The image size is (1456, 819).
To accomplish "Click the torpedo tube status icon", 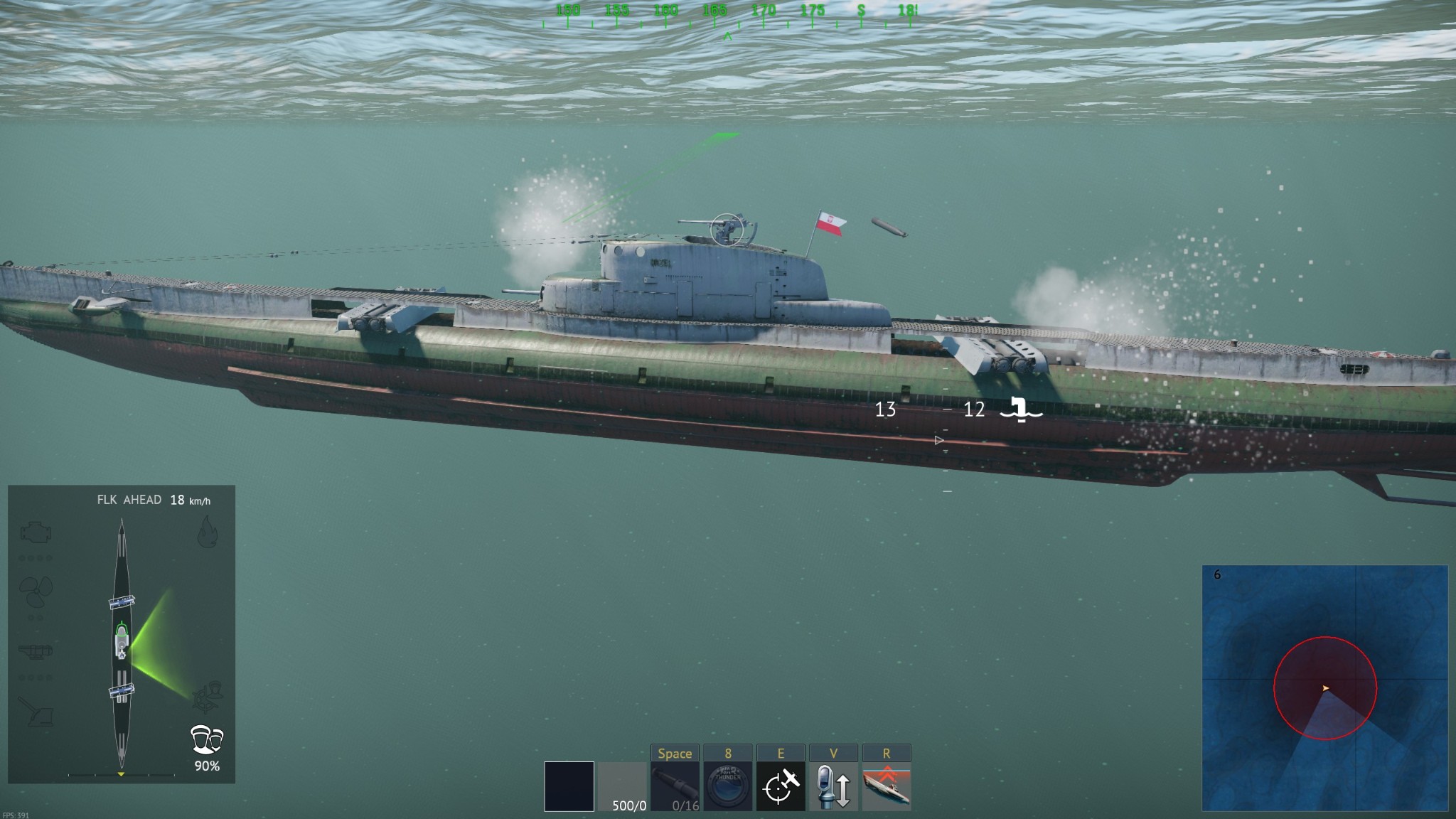I will (37, 650).
